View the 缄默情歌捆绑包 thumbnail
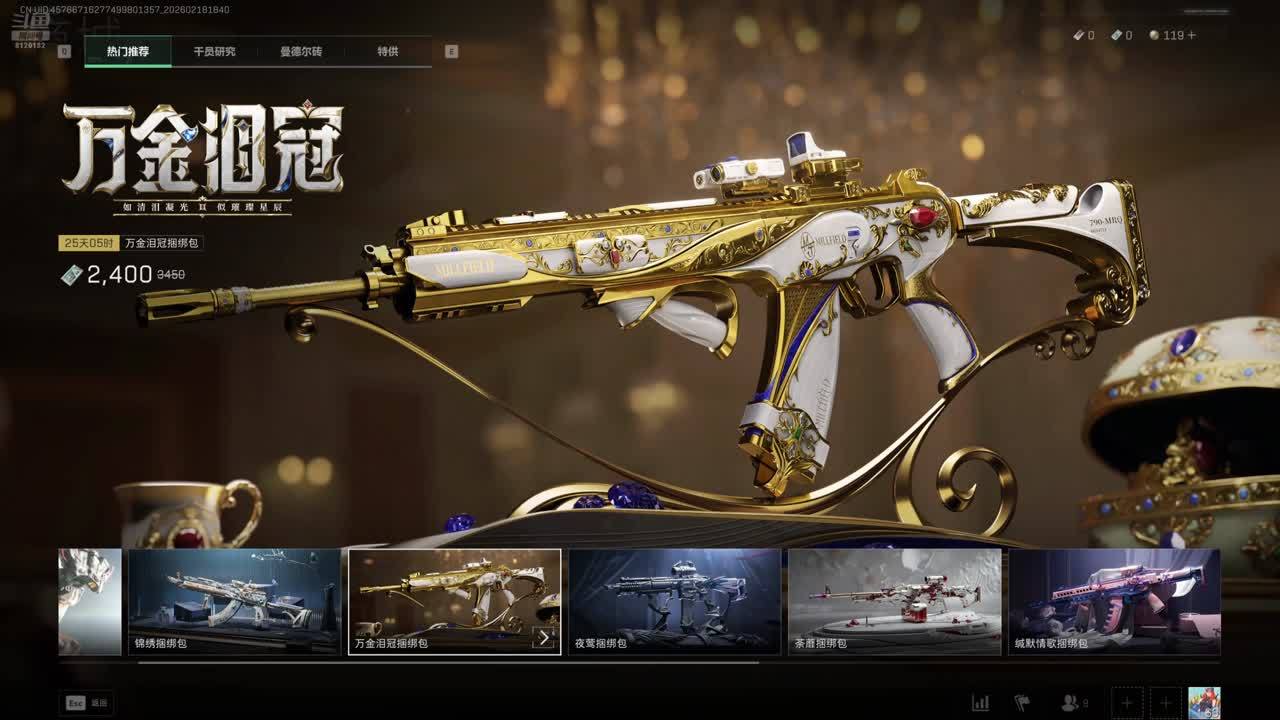The height and width of the screenshot is (720, 1280). click(1114, 601)
